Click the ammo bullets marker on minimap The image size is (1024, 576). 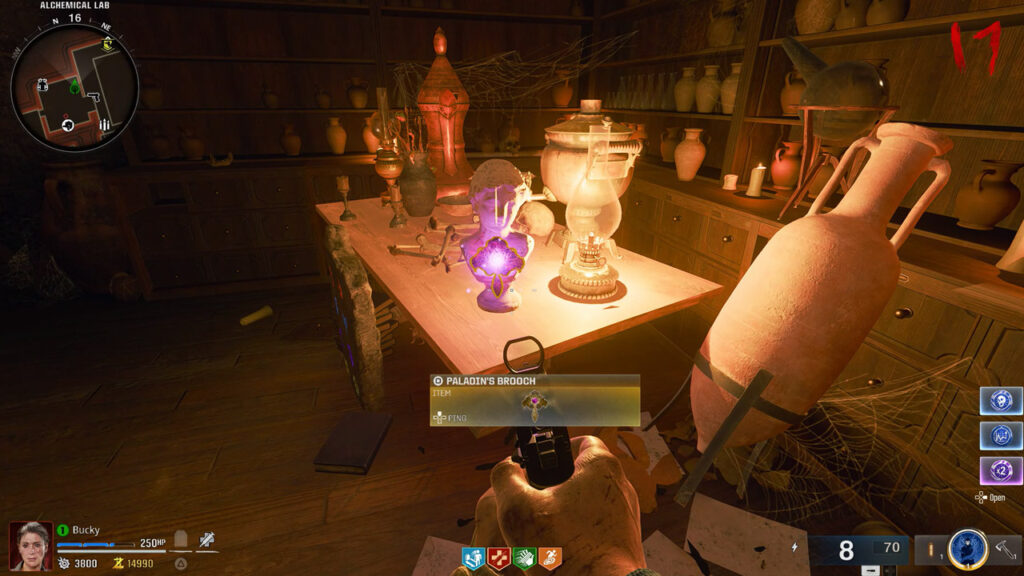[105, 124]
